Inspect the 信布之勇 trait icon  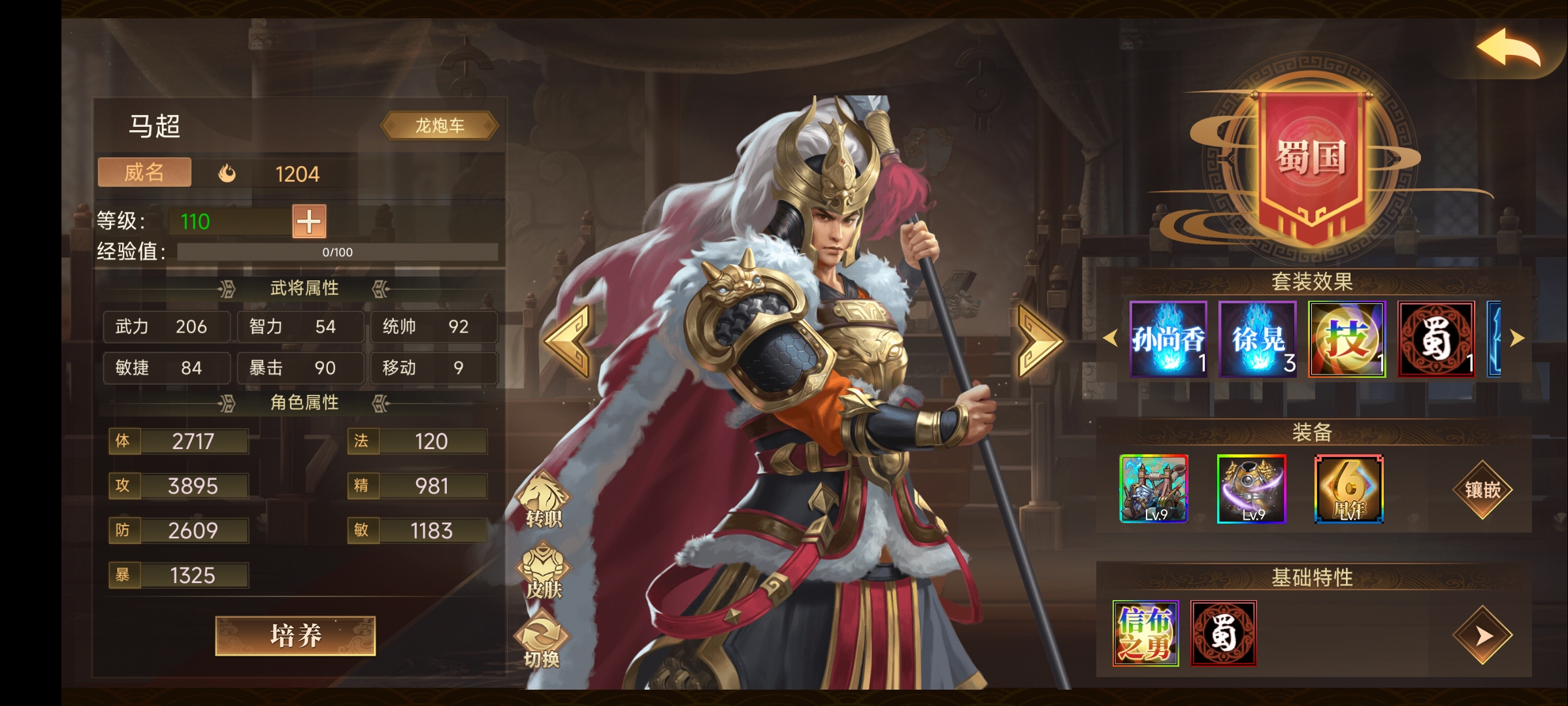1146,633
